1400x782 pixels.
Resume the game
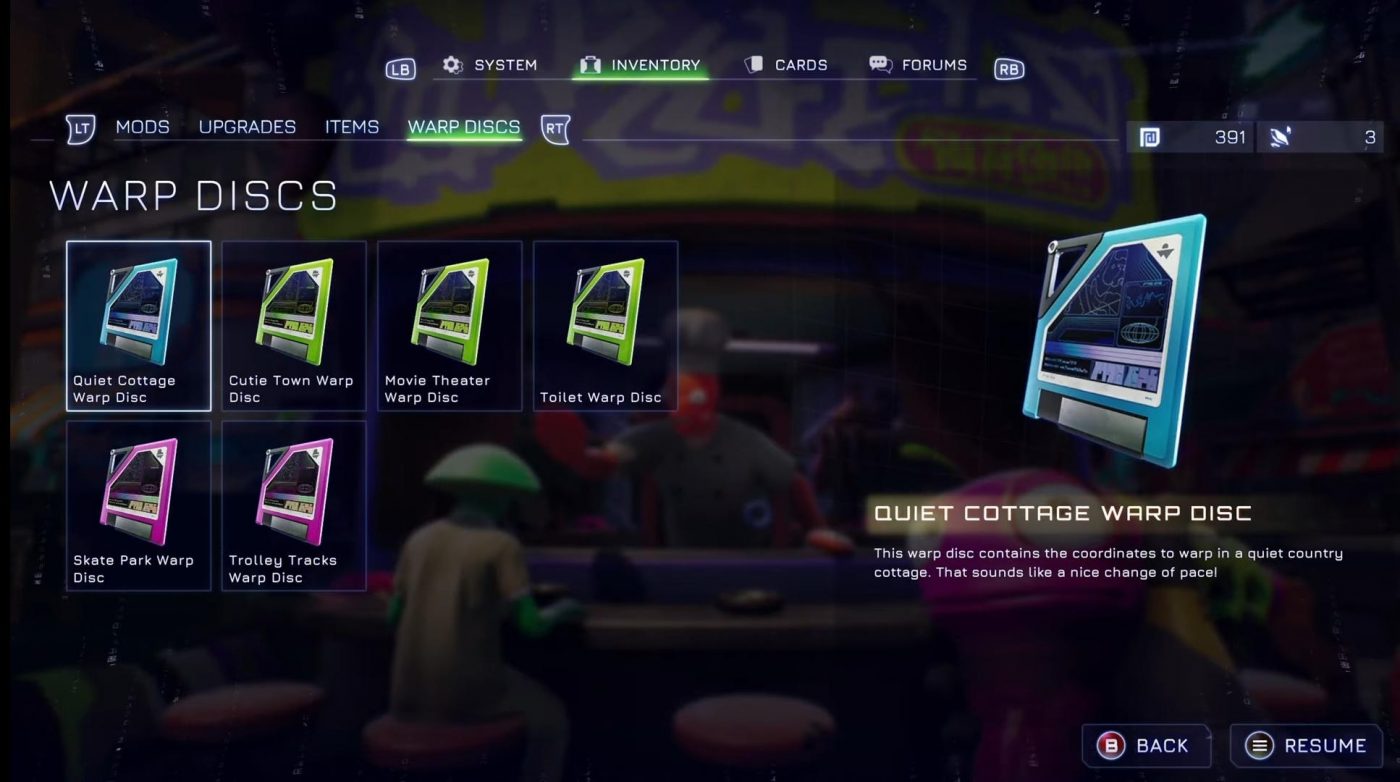coord(1306,746)
